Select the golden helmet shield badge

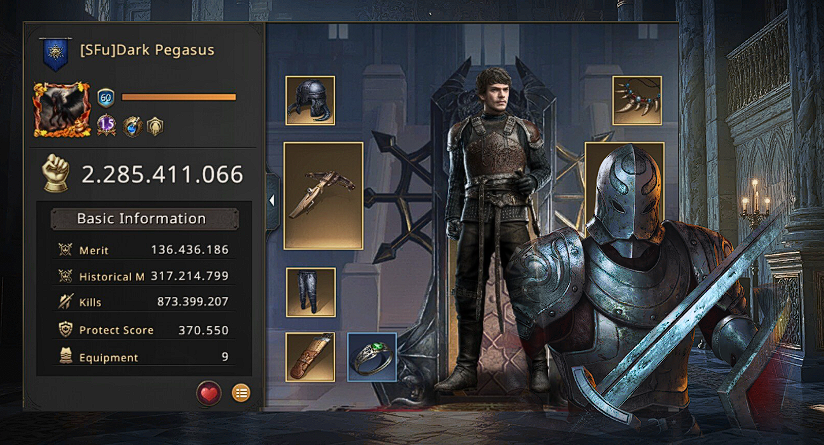point(154,126)
